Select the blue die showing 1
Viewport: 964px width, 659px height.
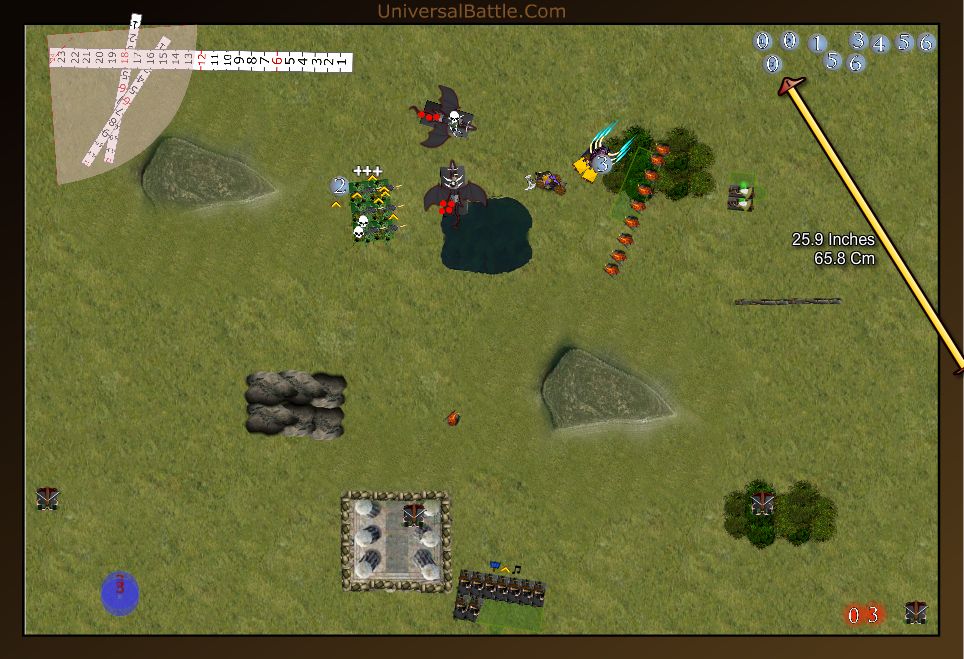pyautogui.click(x=817, y=43)
